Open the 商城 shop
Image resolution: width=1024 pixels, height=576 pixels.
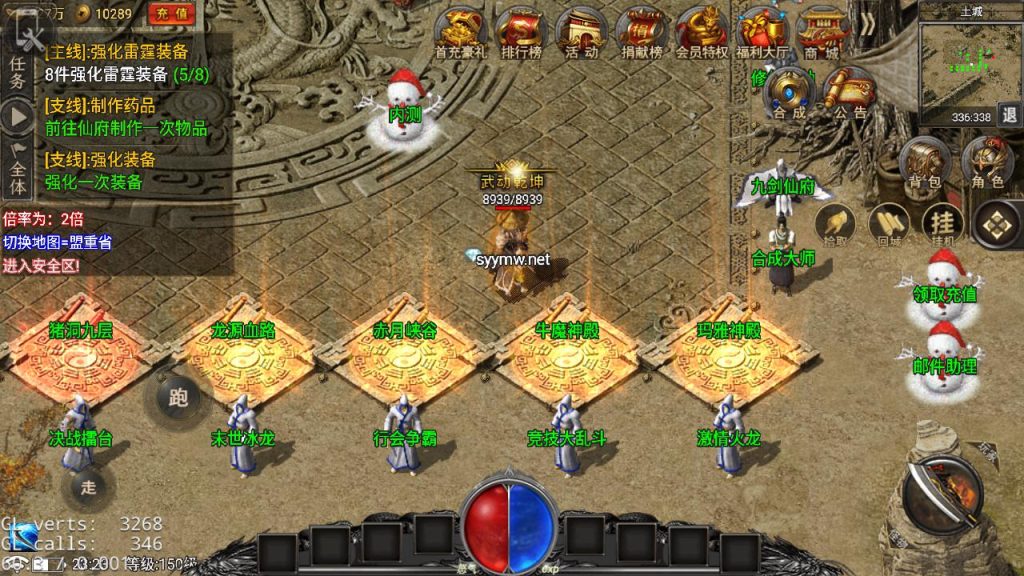click(822, 33)
